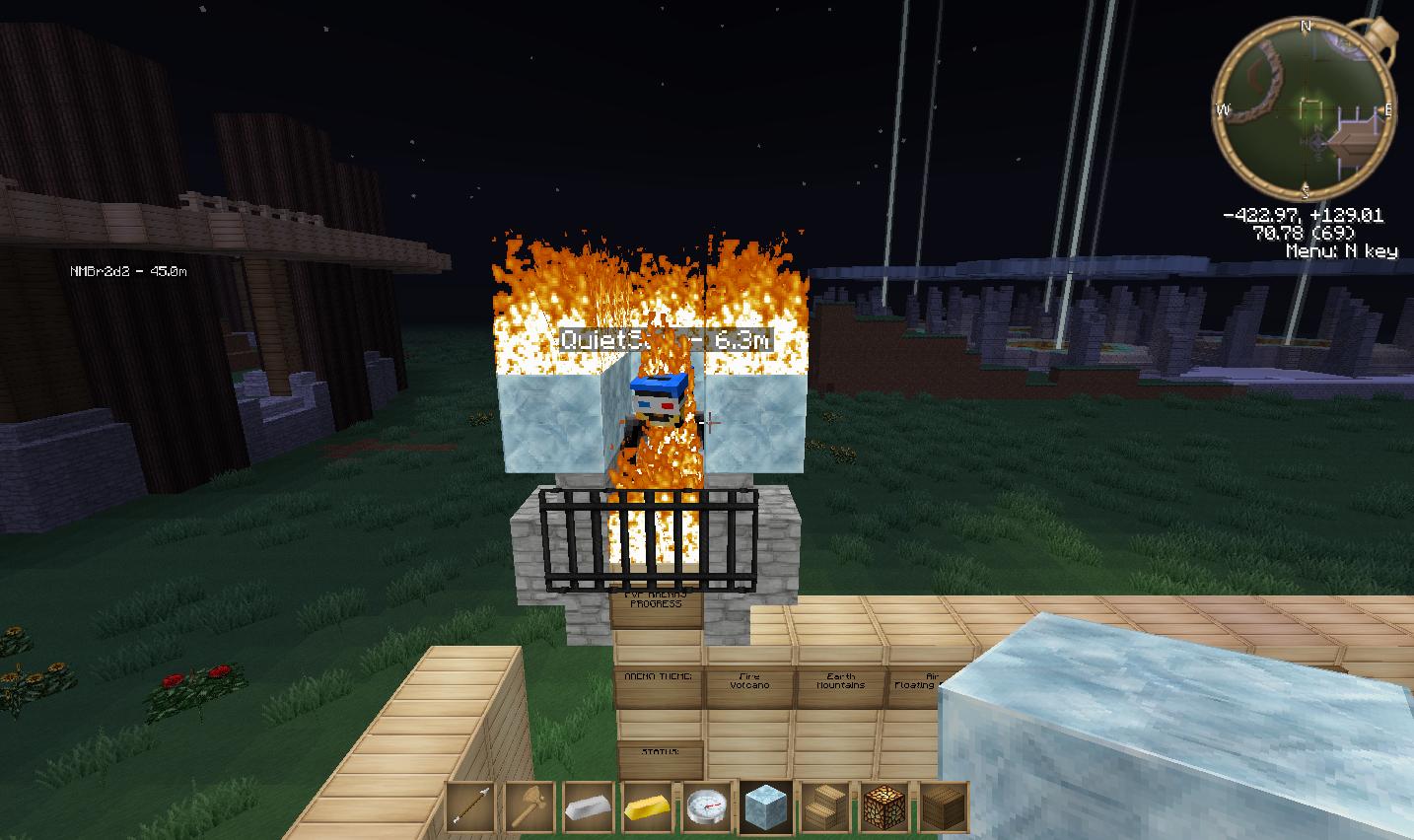Click the ice block hotbar slot
The width and height of the screenshot is (1414, 840).
[766, 808]
